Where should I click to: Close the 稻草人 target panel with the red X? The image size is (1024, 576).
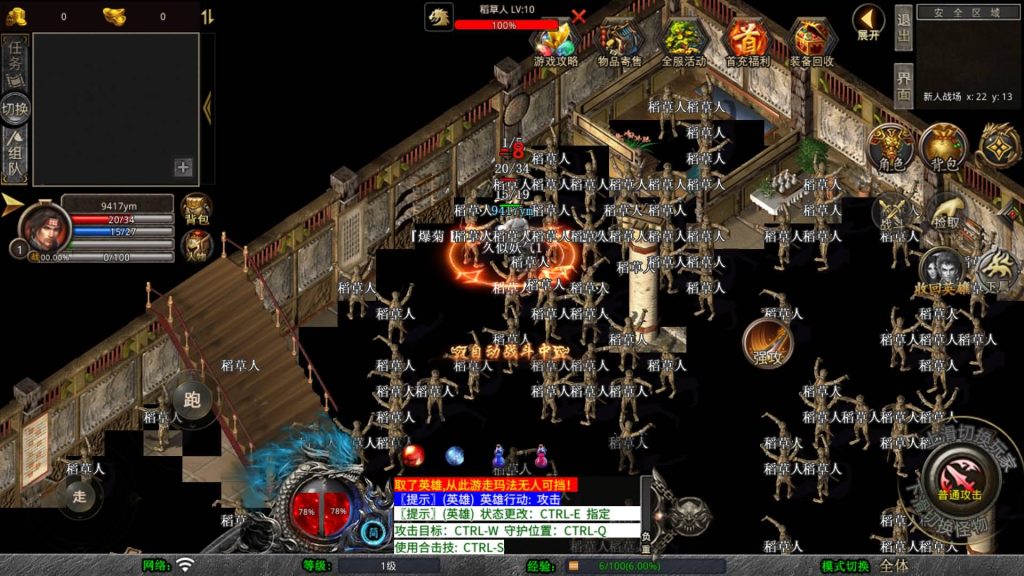click(x=578, y=16)
